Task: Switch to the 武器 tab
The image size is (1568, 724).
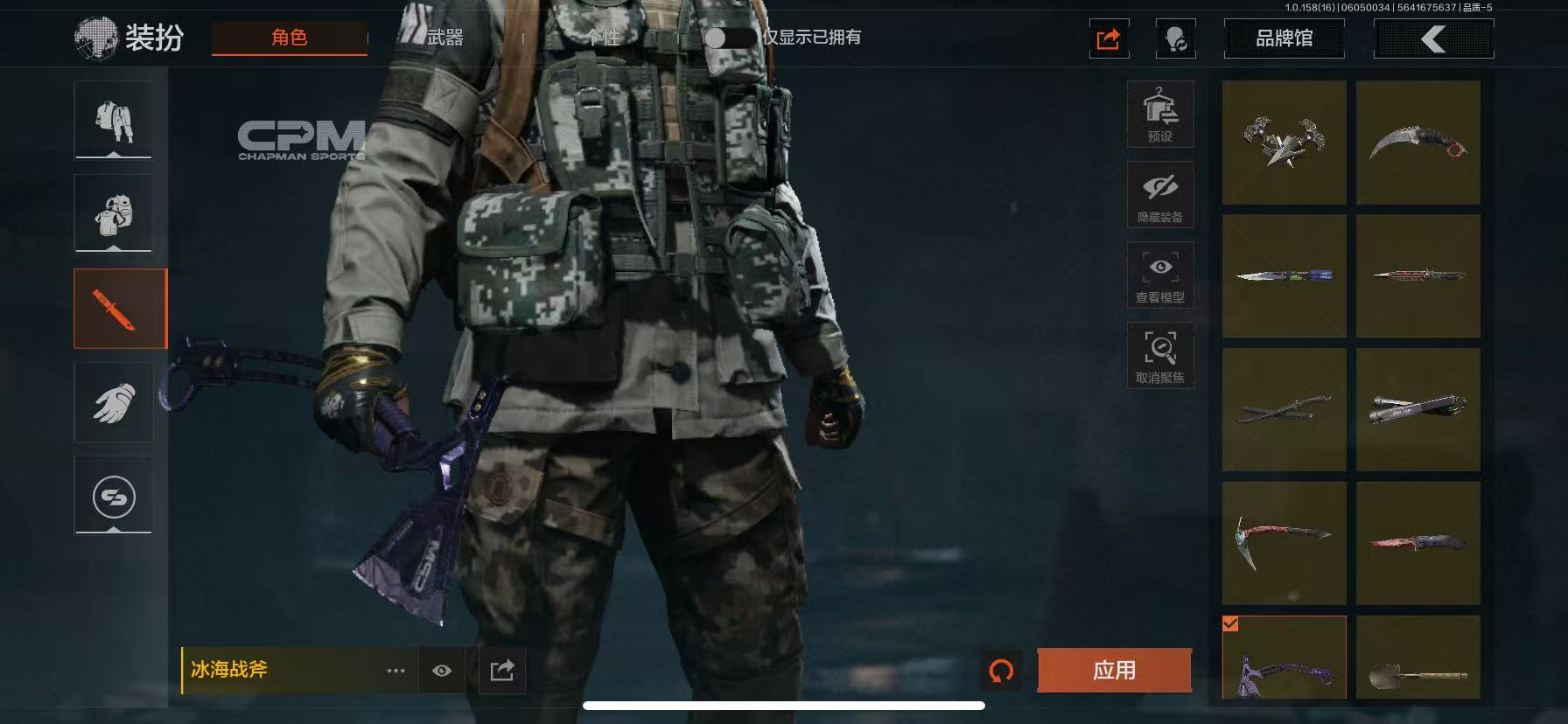Action: point(444,38)
